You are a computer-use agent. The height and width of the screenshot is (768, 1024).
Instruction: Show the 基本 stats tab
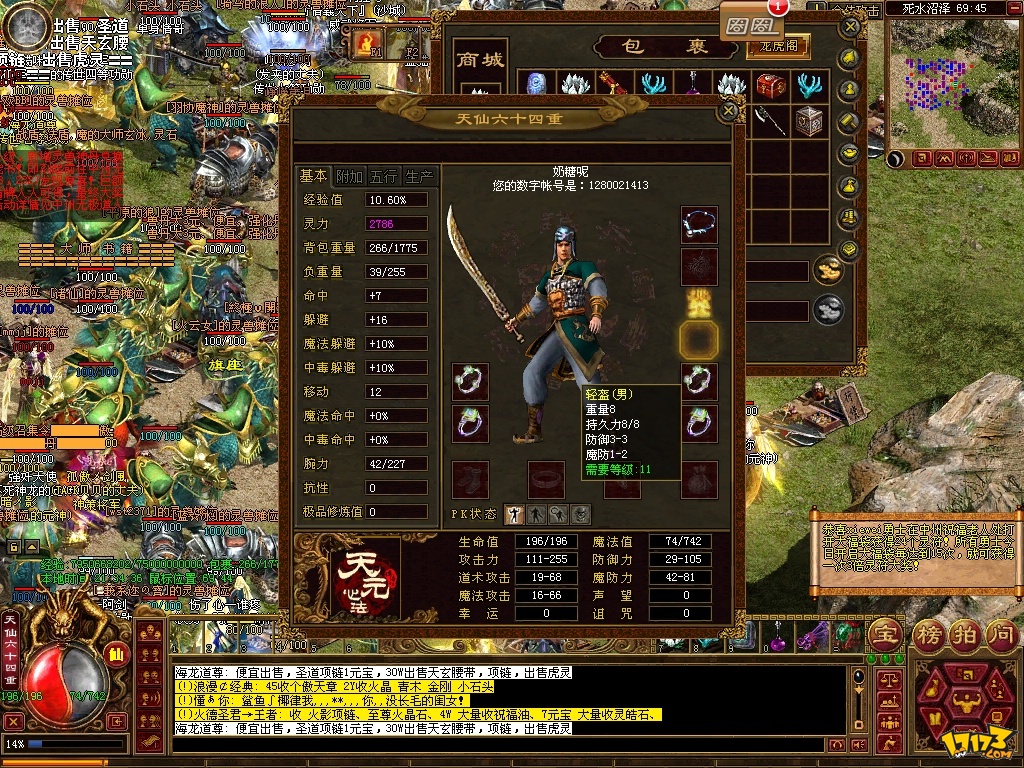314,176
